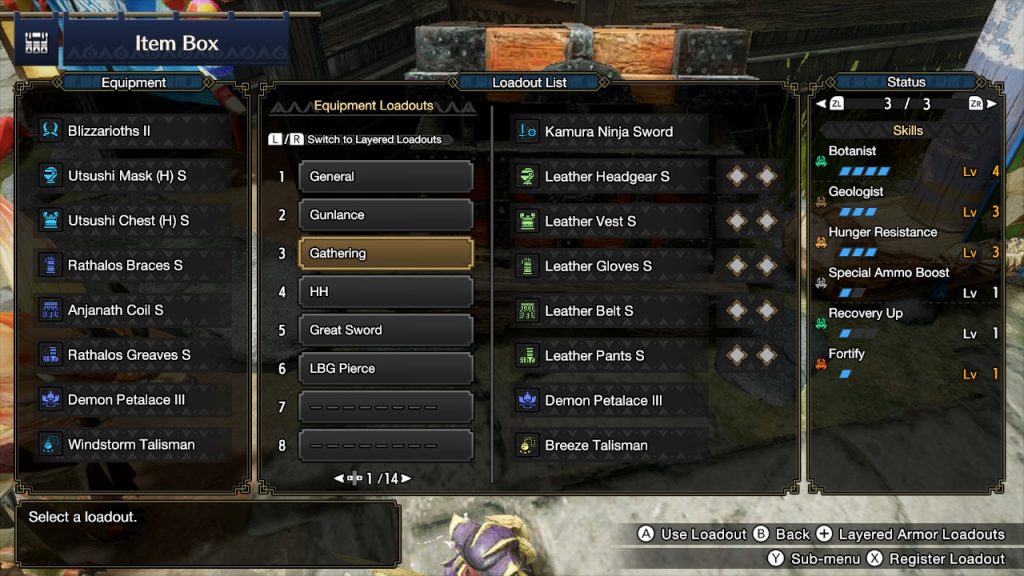This screenshot has height=576, width=1024.
Task: Select Kamura Ninja Sword in loadout
Action: [610, 132]
